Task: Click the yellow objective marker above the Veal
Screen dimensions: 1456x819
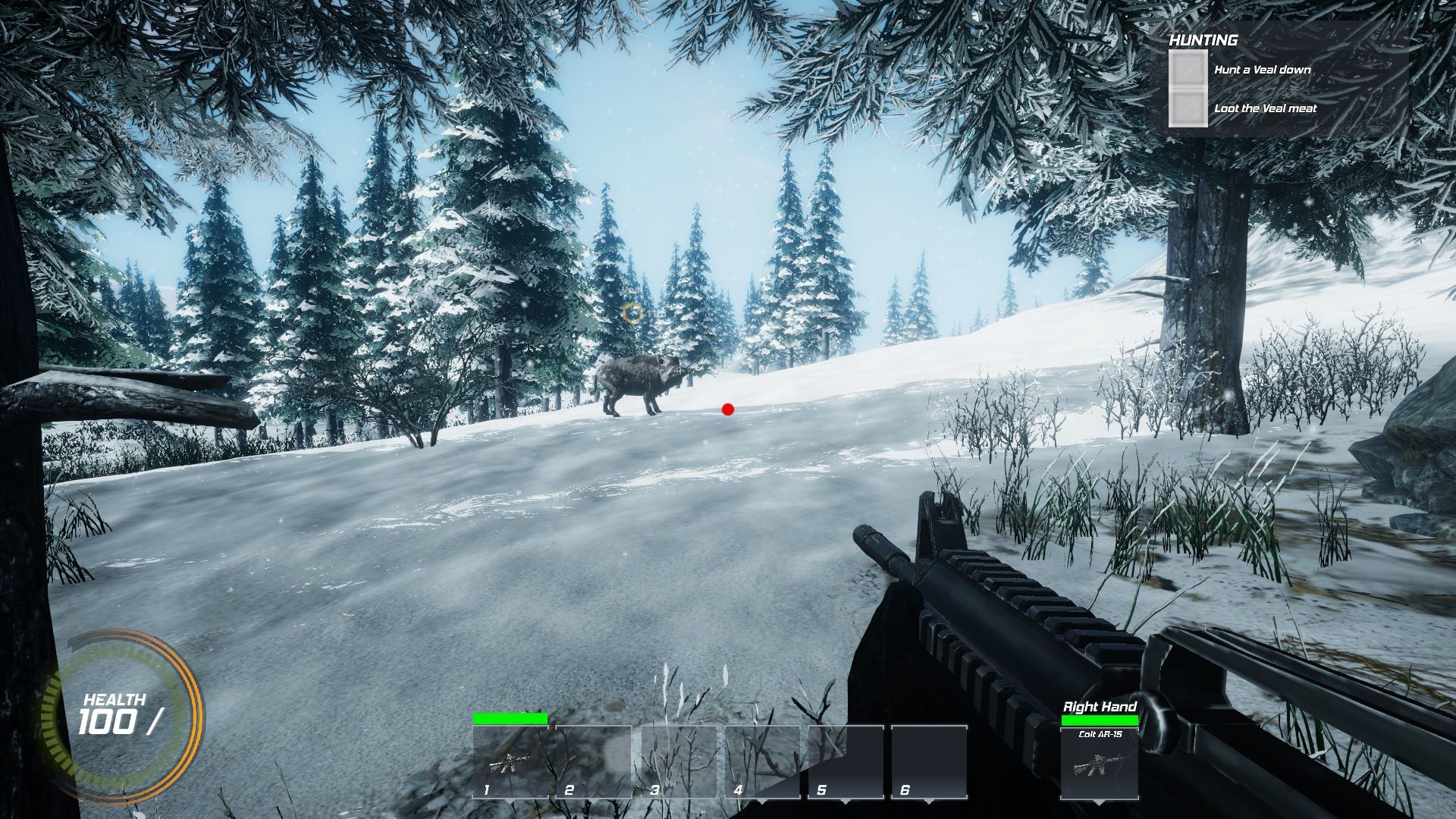Action: click(x=633, y=311)
